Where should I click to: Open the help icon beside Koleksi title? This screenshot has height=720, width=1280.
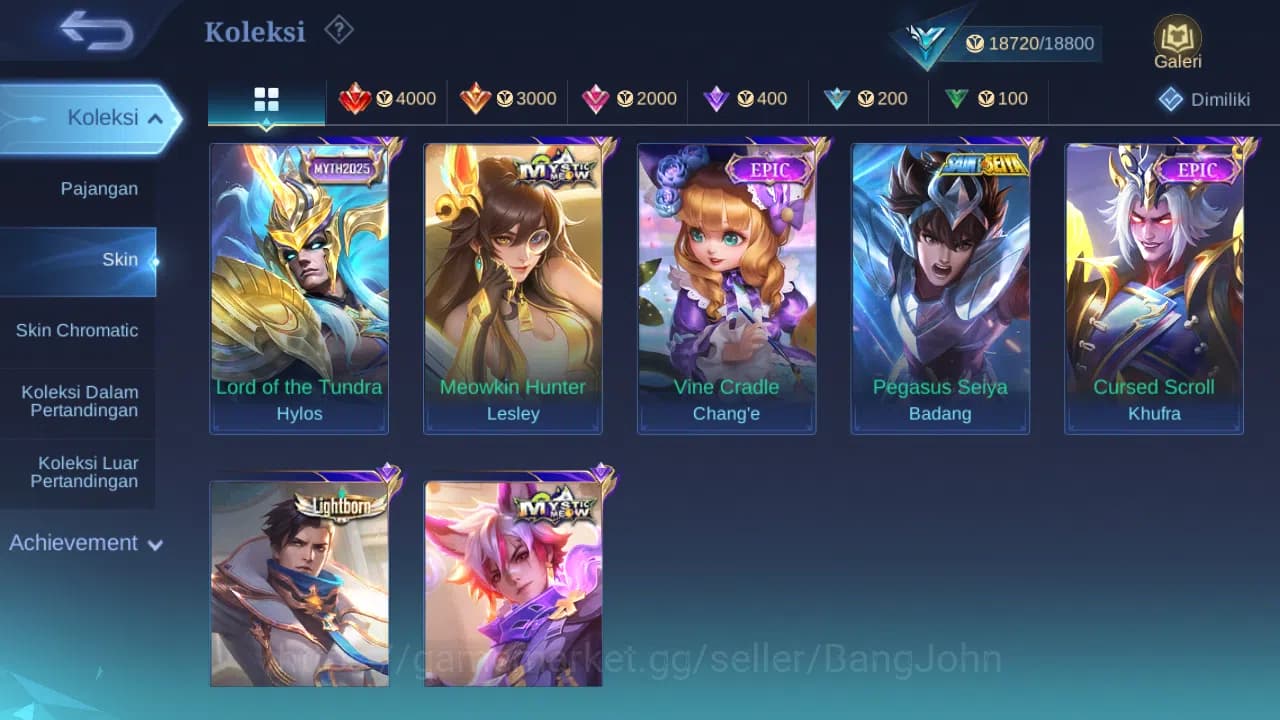[338, 30]
